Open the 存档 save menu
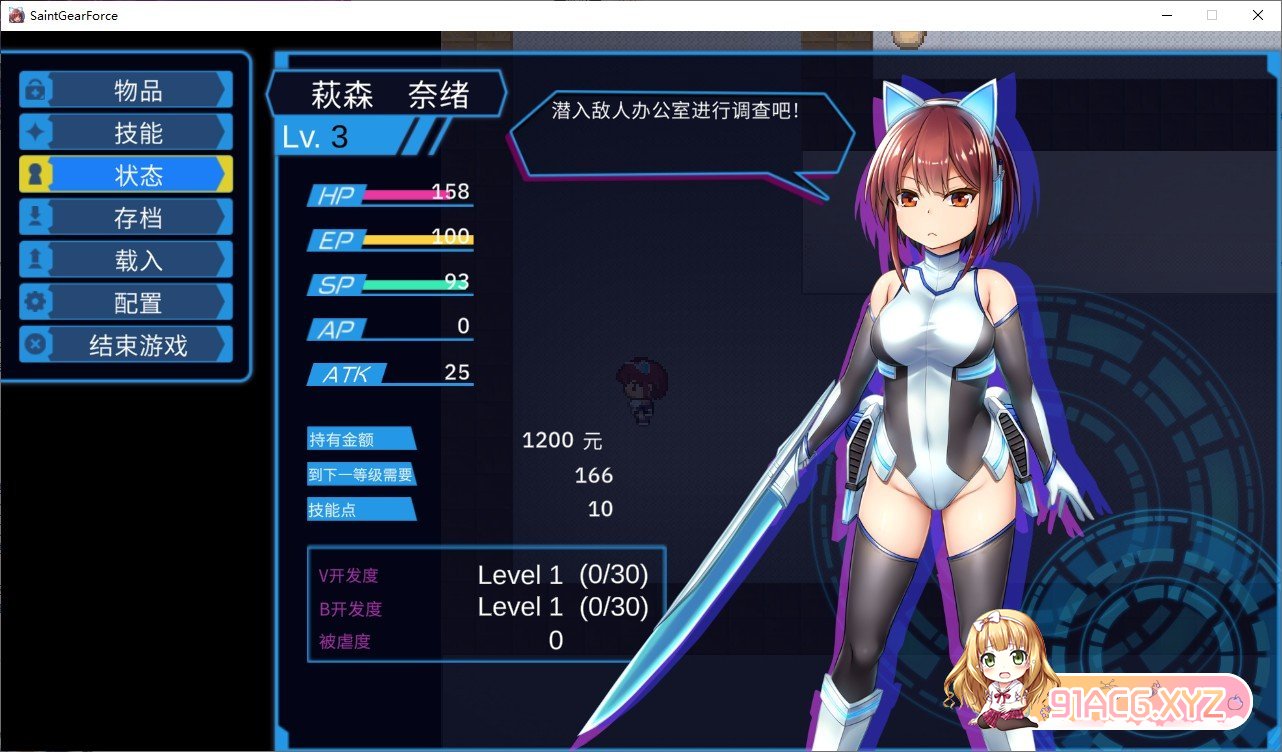1282x752 pixels. (x=127, y=218)
